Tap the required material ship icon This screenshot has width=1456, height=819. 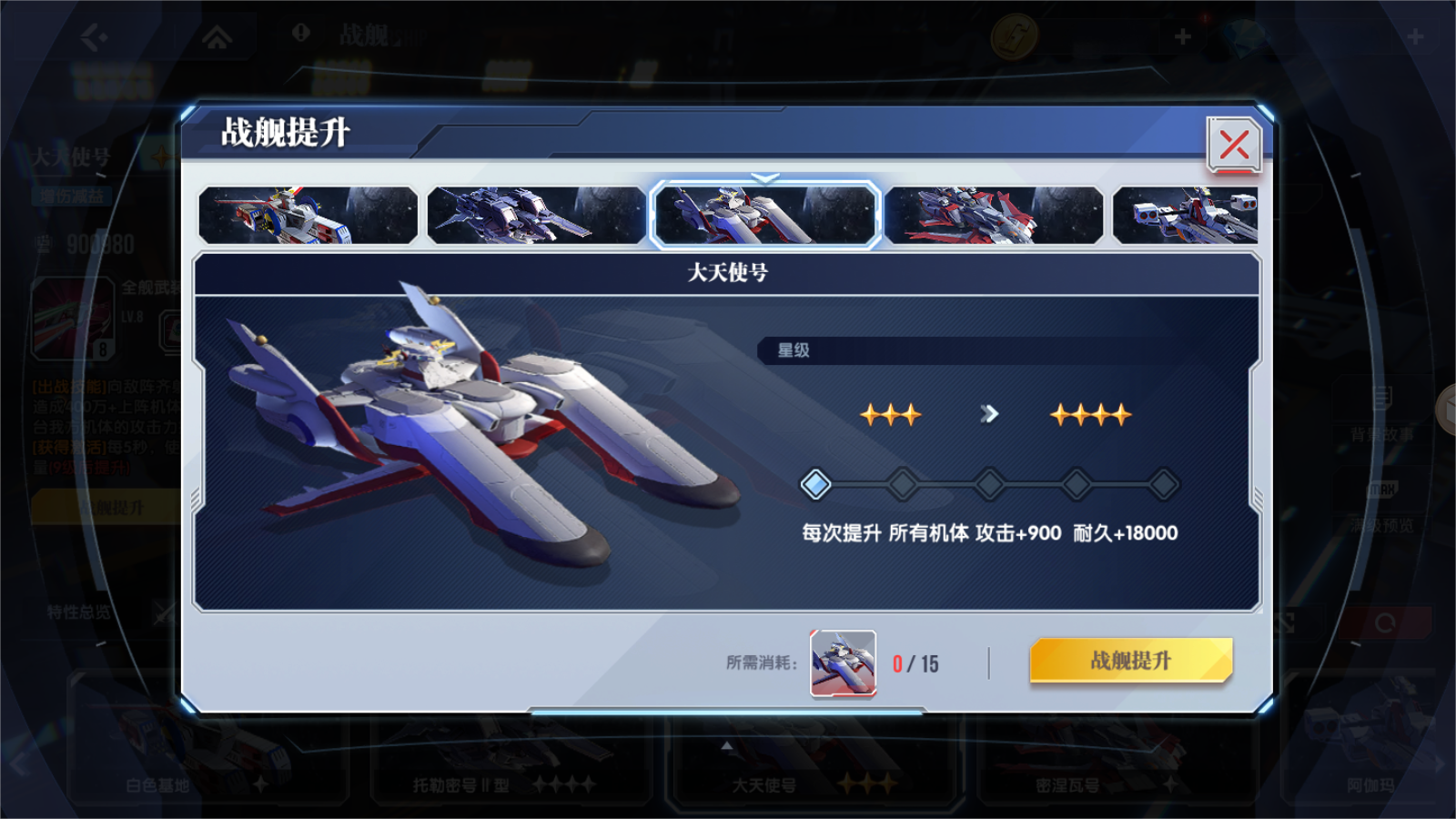tap(843, 663)
